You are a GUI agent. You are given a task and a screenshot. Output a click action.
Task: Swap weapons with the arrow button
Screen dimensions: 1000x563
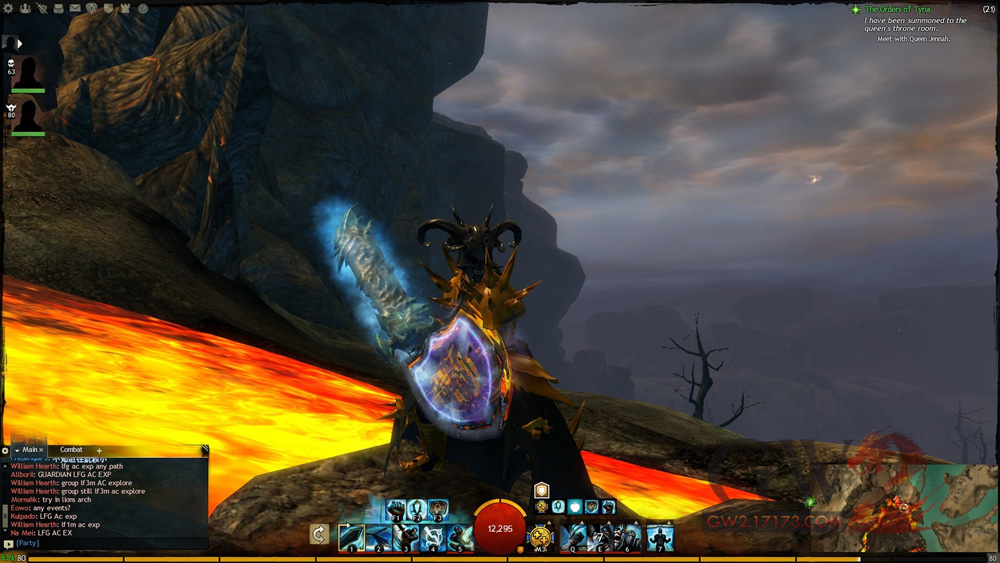point(319,535)
